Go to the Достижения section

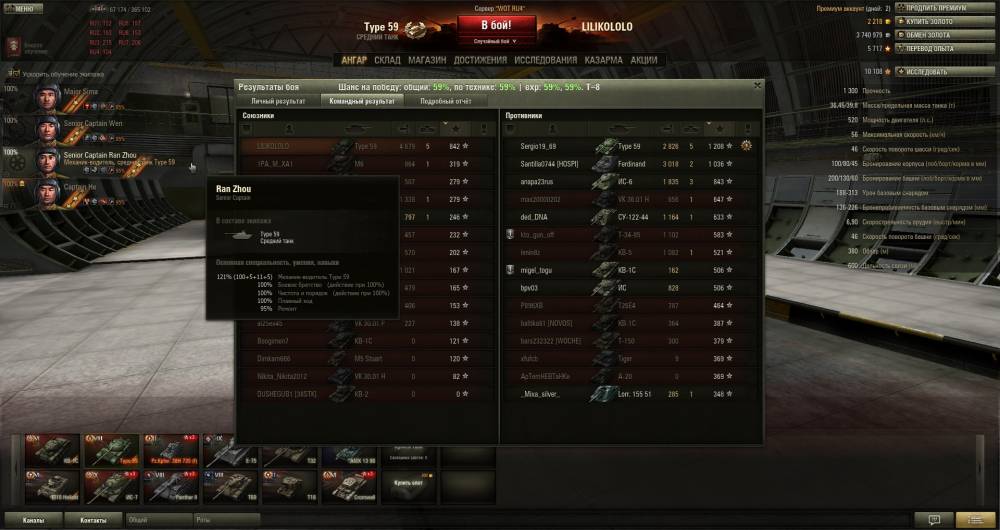coord(479,60)
